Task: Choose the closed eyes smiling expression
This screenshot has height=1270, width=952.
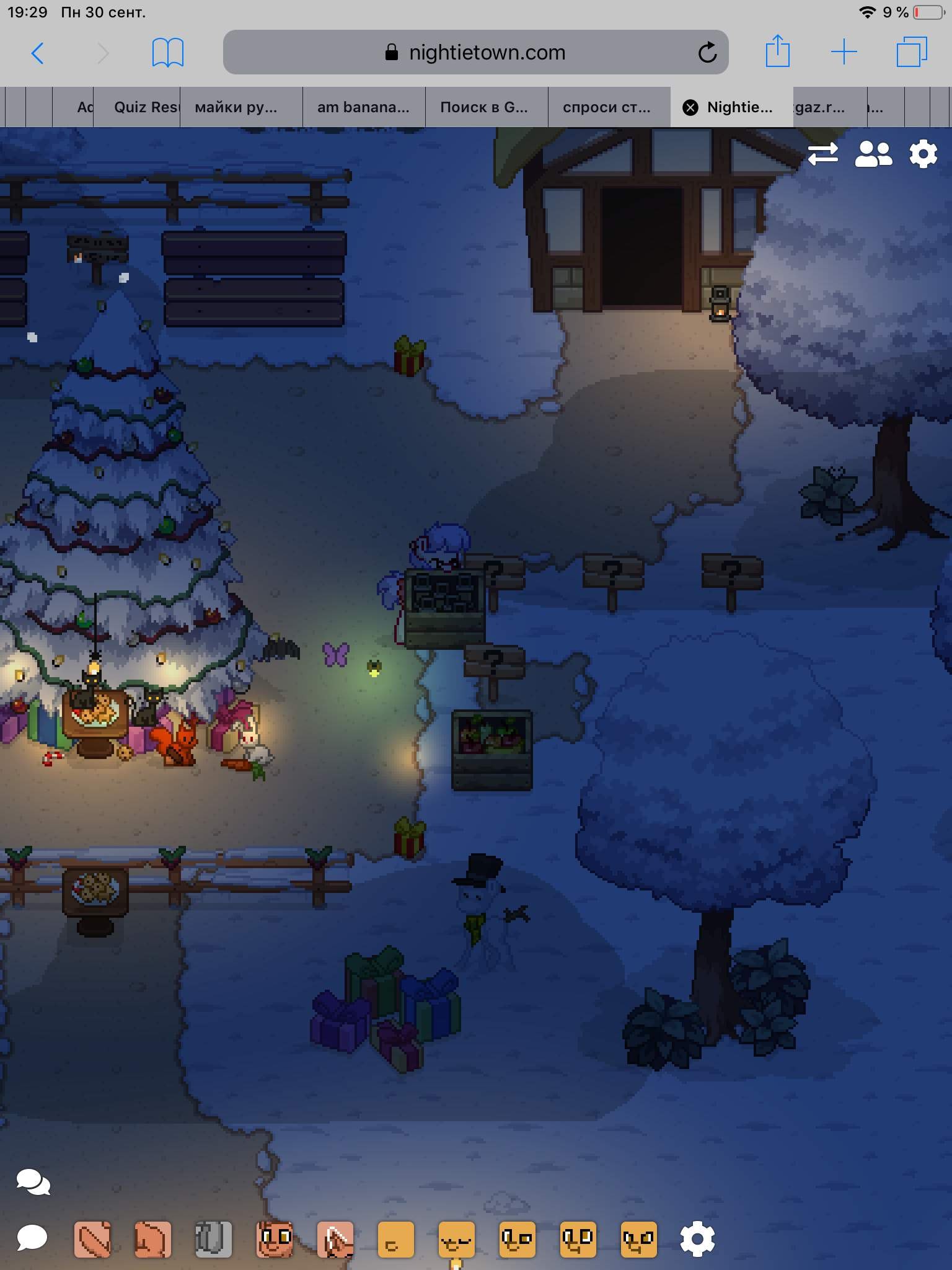Action: tap(456, 1239)
